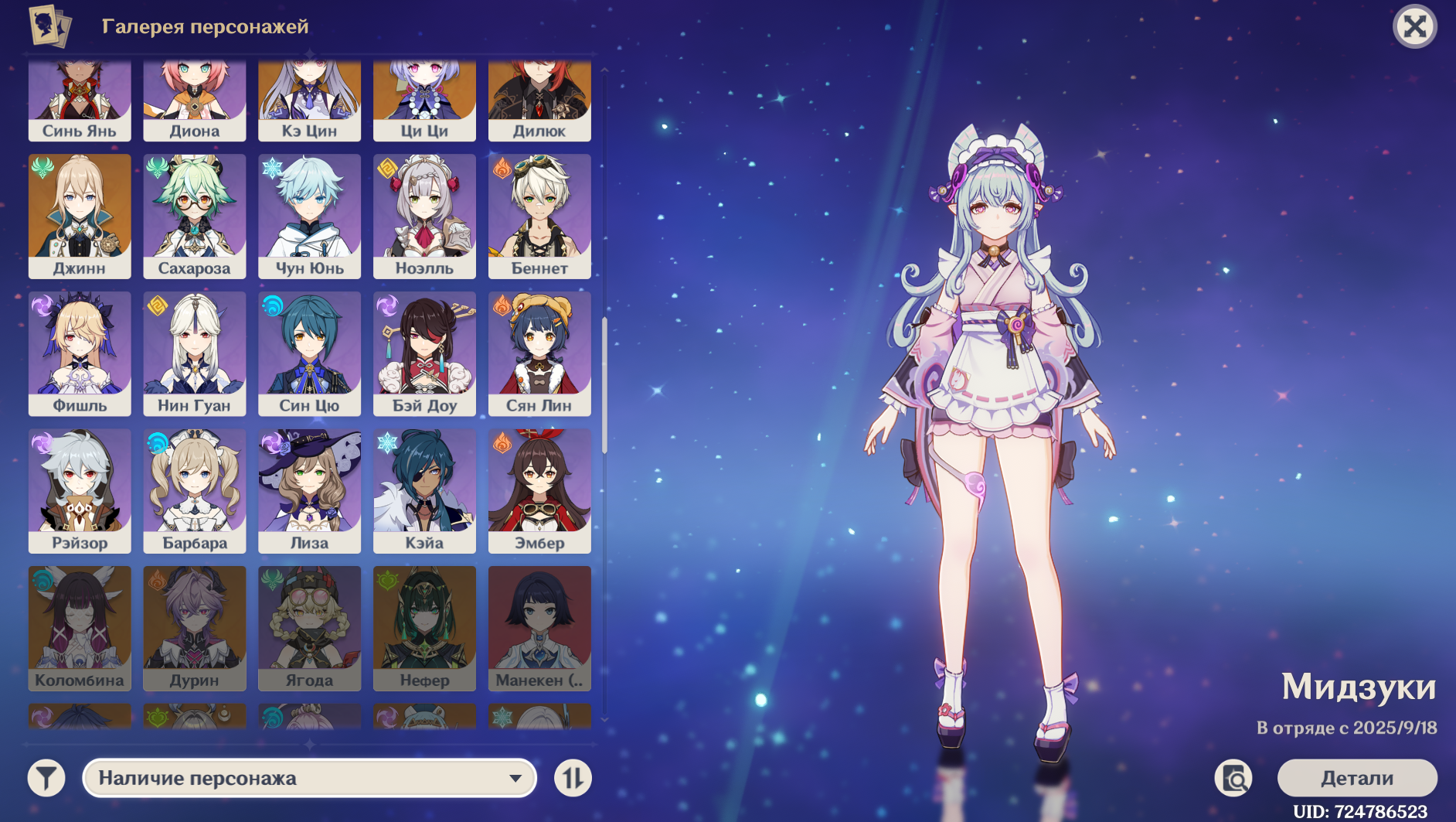Viewport: 1456px width, 822px height.
Task: Select Чун Юнь in the gallery
Action: click(309, 216)
